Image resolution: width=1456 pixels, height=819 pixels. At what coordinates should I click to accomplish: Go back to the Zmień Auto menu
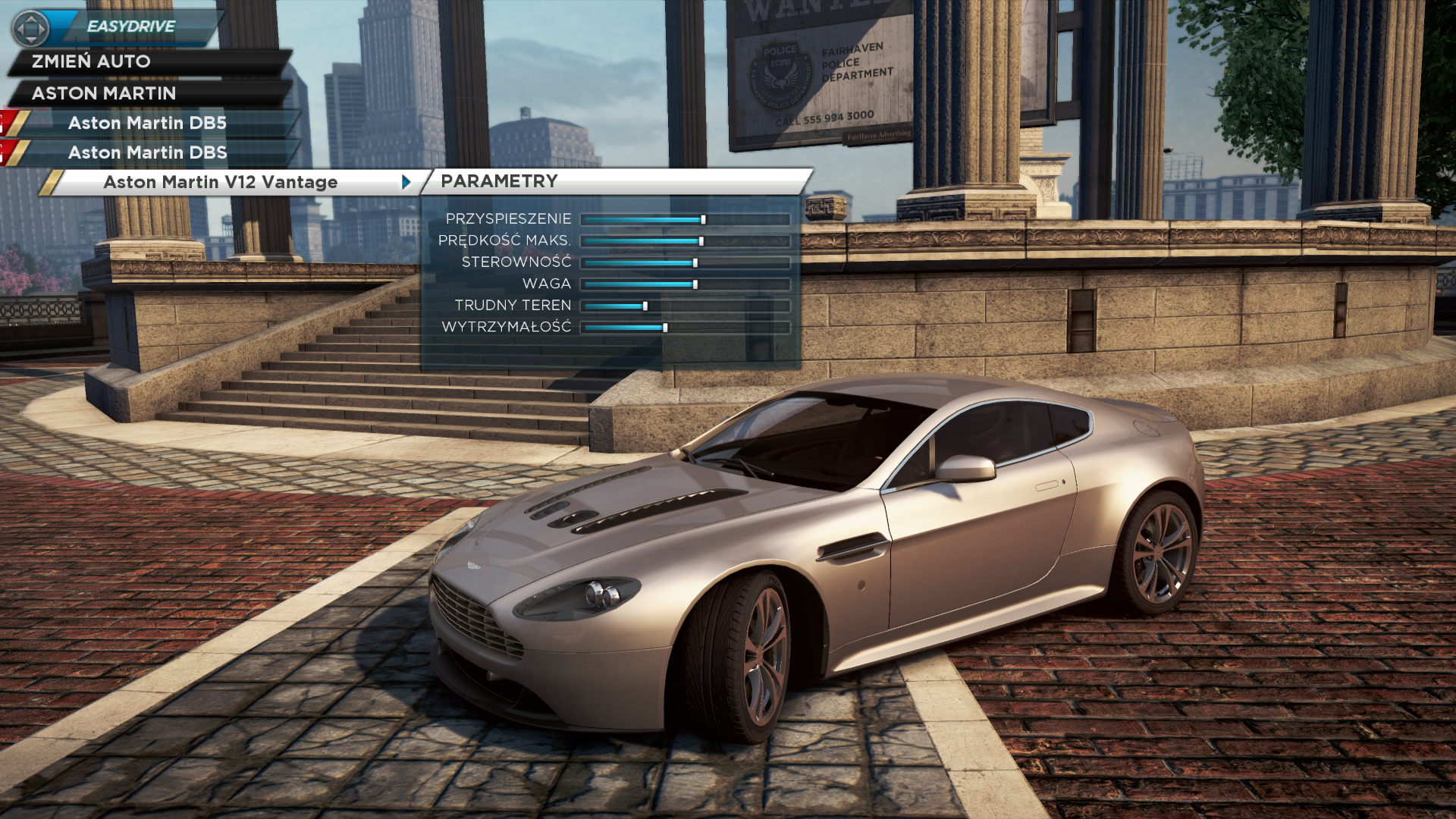(x=91, y=61)
